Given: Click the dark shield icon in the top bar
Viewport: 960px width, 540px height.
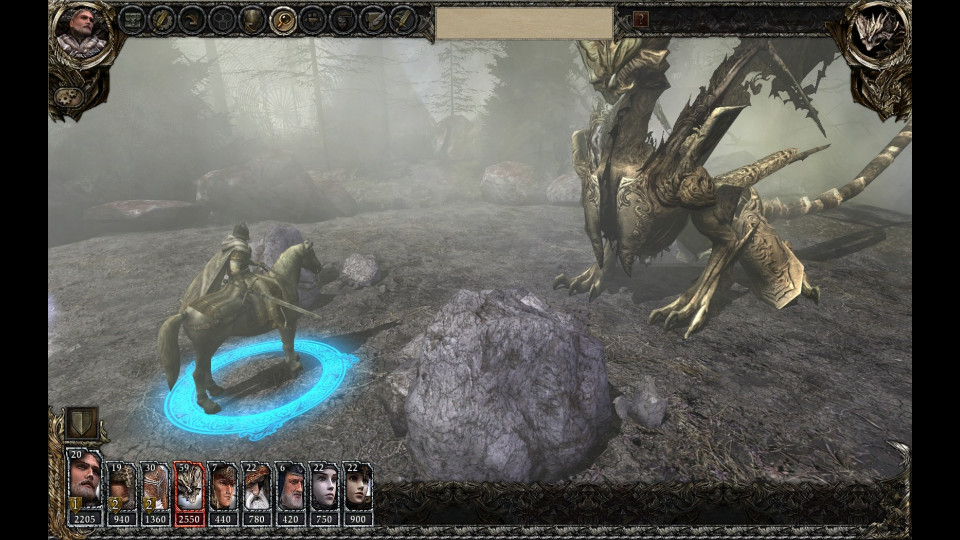Looking at the screenshot, I should pyautogui.click(x=253, y=19).
